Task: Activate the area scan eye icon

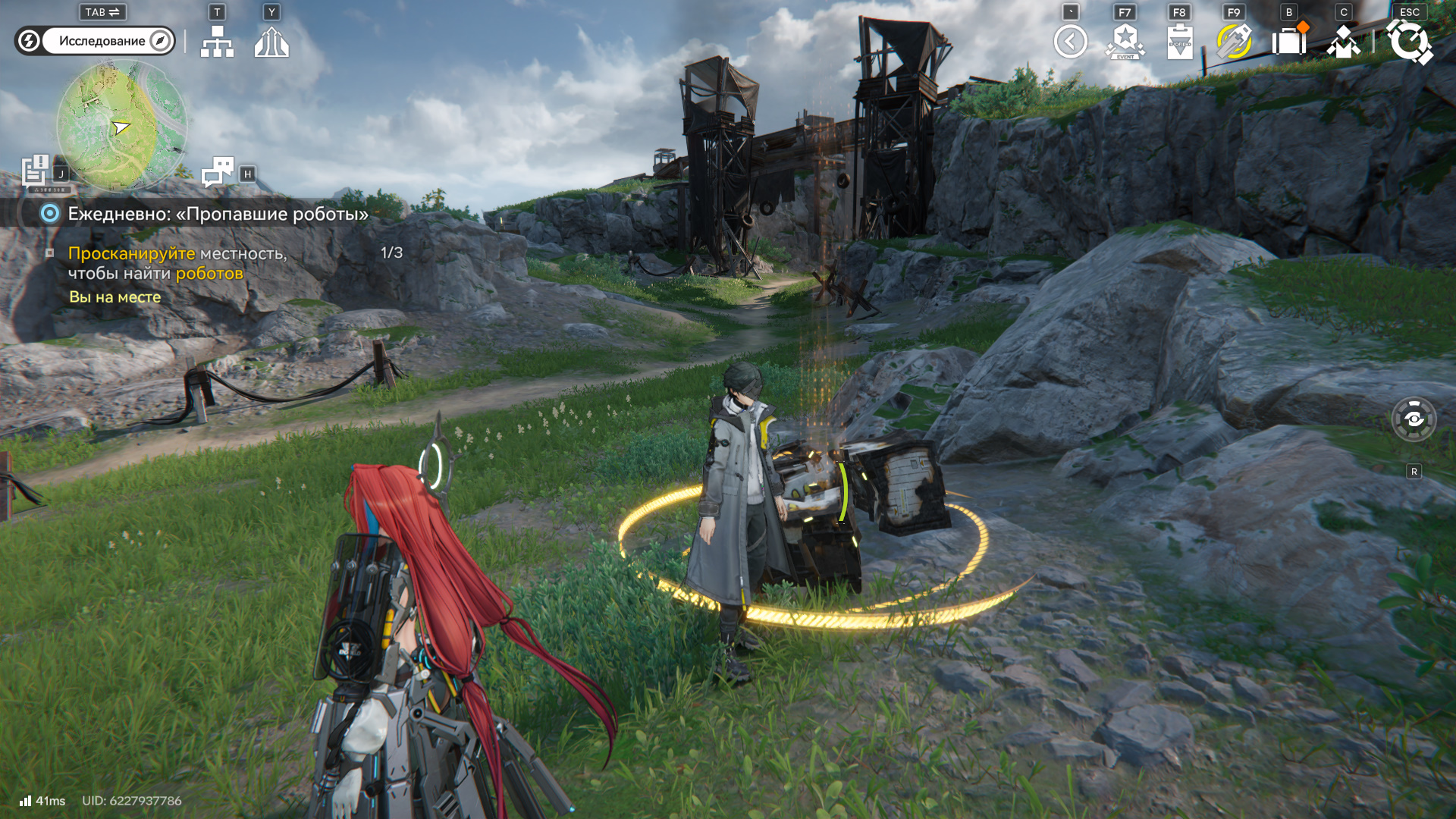Action: [x=1414, y=419]
